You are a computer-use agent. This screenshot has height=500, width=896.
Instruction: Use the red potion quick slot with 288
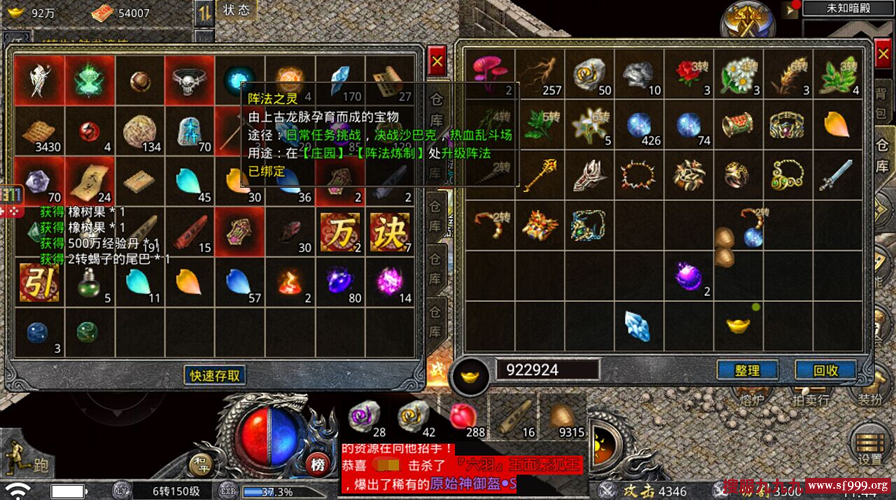point(461,416)
